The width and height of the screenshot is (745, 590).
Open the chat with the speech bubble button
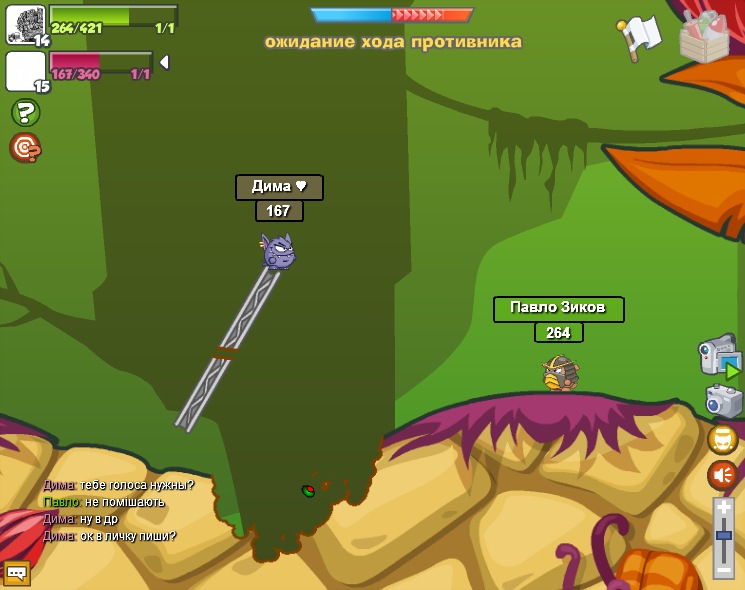pos(16,572)
